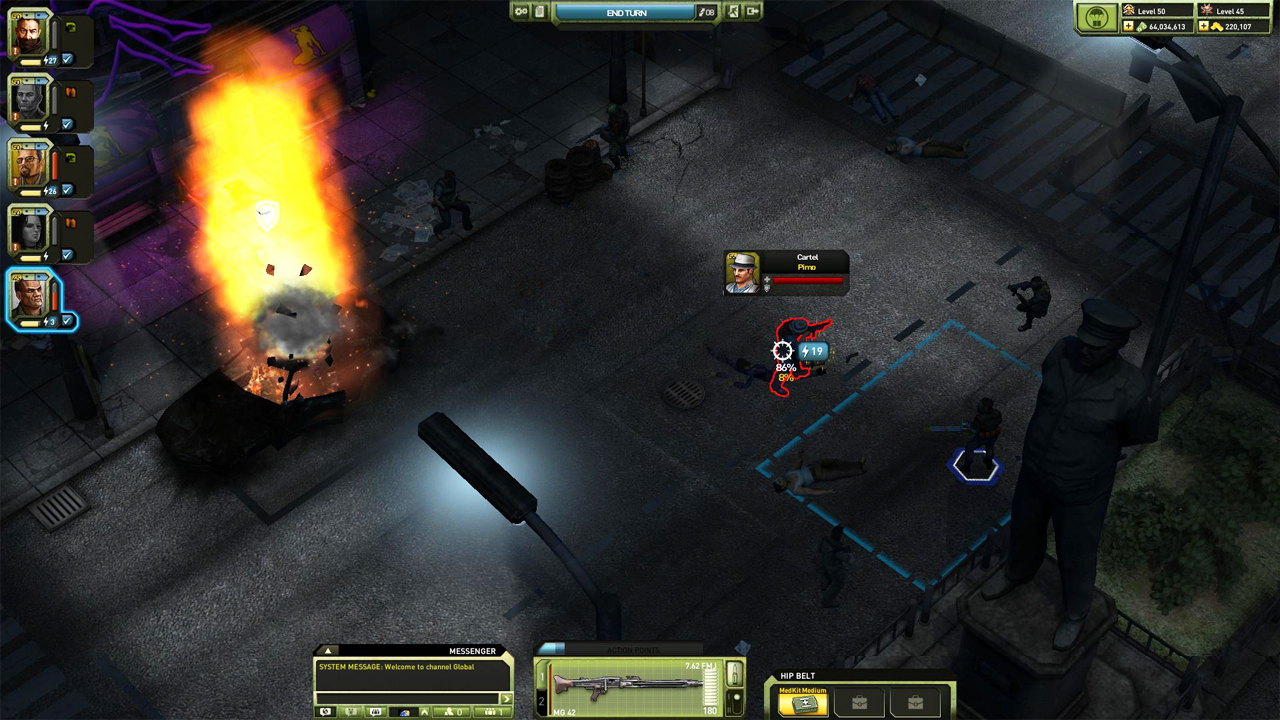
Task: Click the friends counter showing 1
Action: [x=495, y=711]
